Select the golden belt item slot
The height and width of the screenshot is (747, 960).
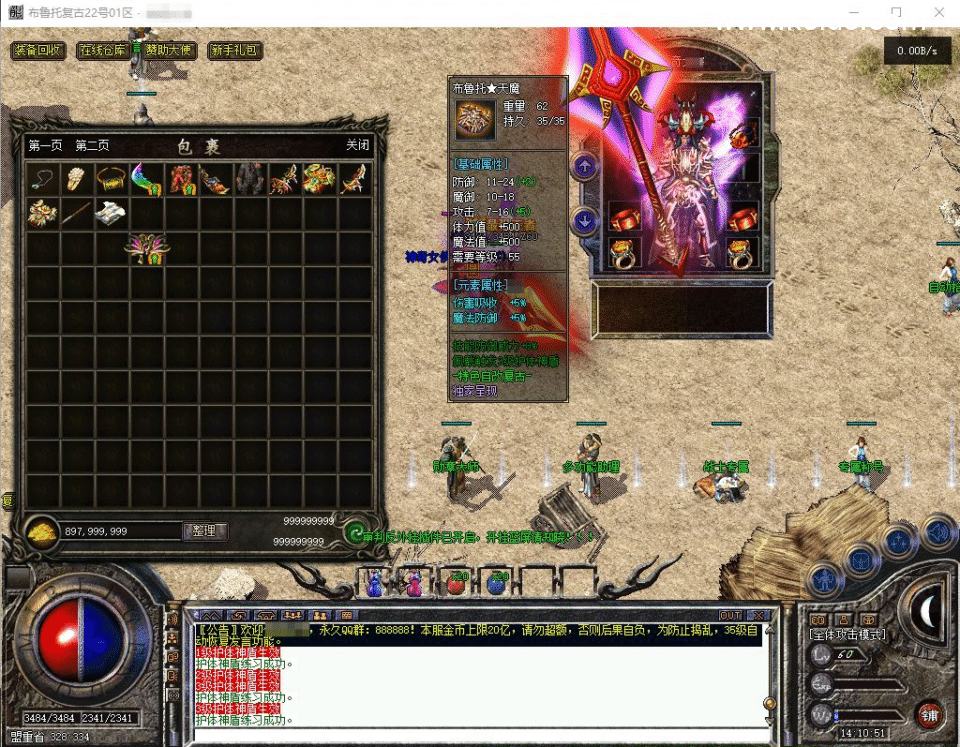[111, 180]
